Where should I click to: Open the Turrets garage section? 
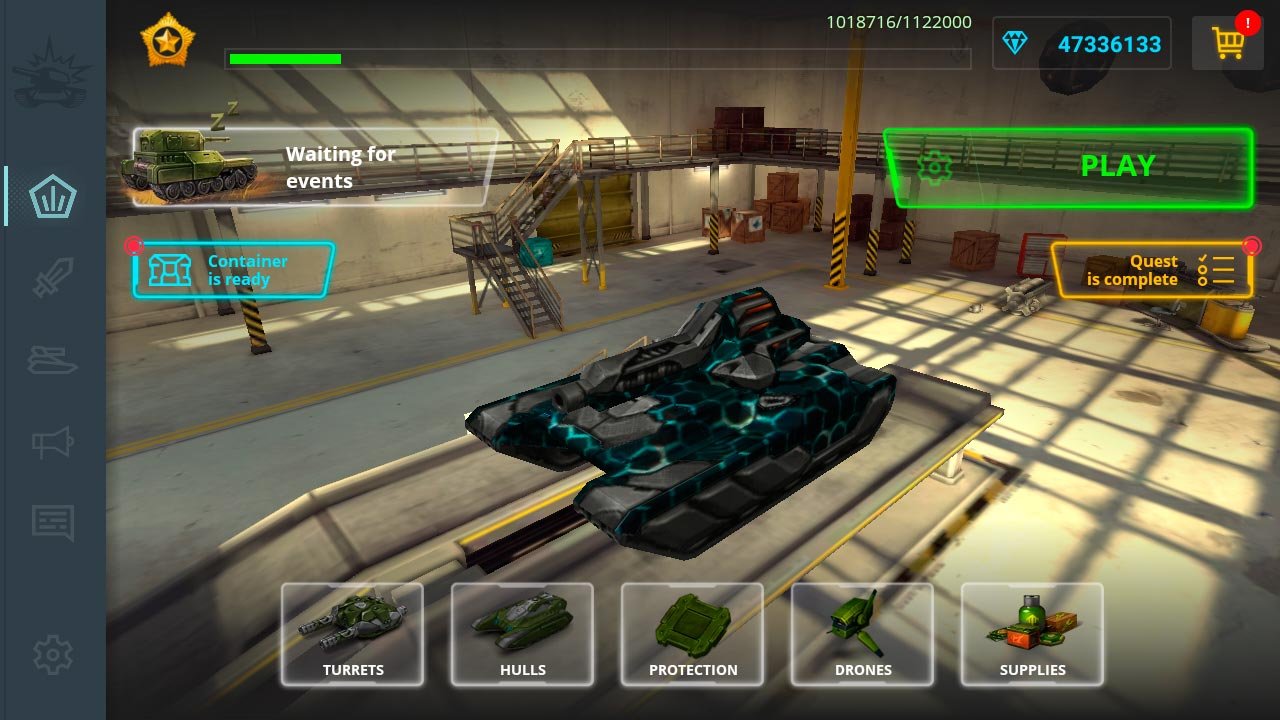(x=352, y=634)
